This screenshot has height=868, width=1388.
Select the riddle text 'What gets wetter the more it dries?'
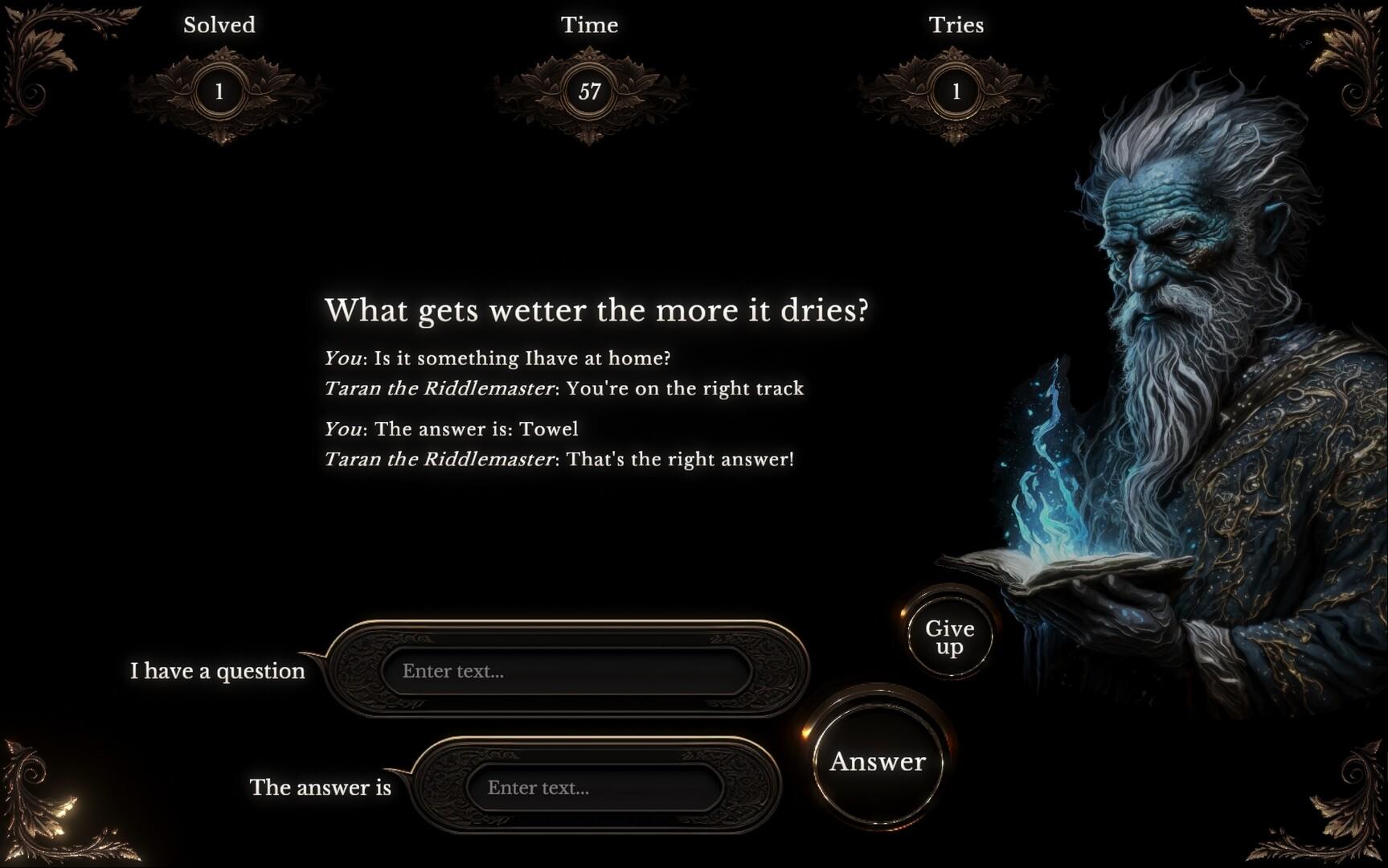coord(598,311)
